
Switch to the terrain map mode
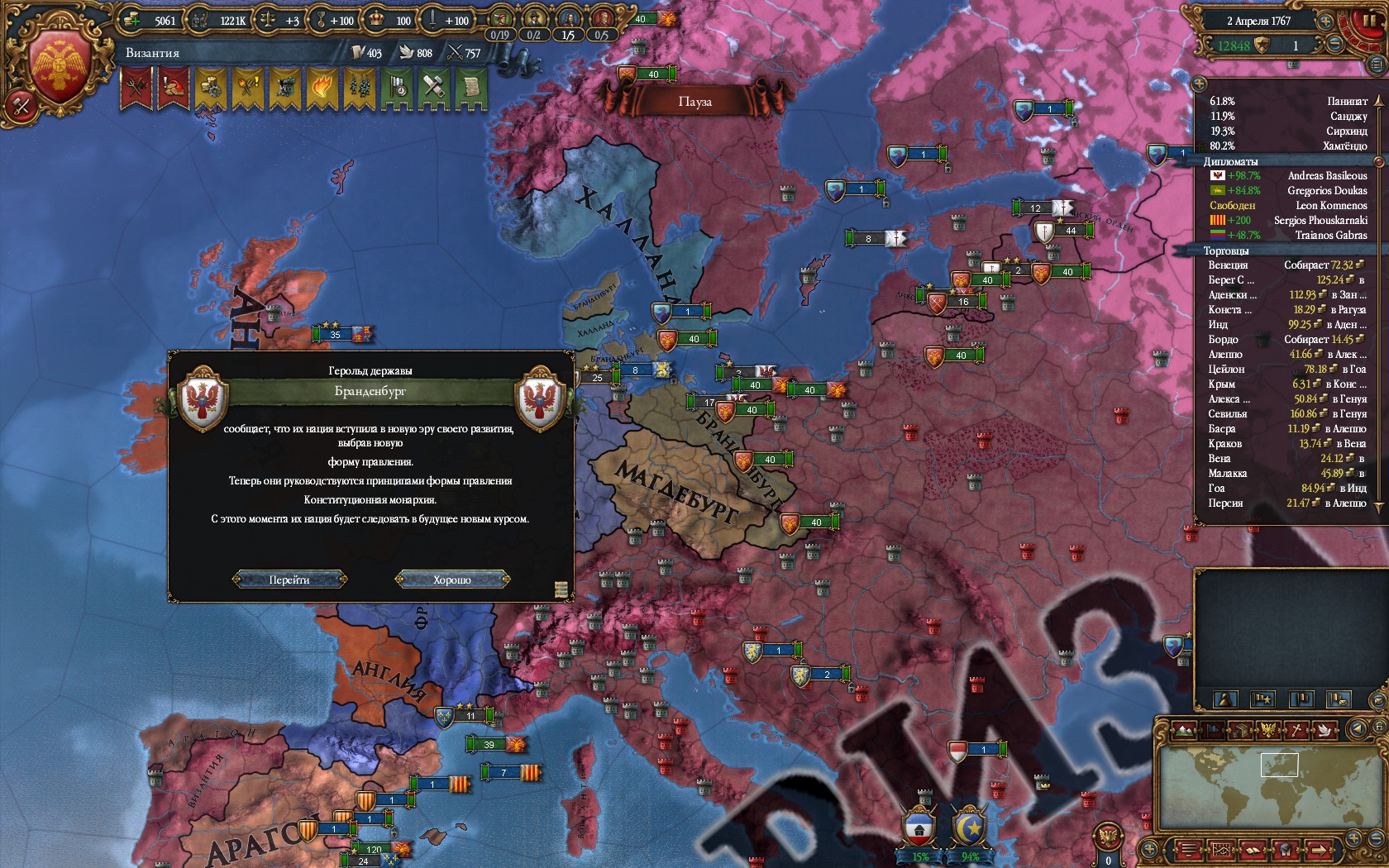point(1184,729)
